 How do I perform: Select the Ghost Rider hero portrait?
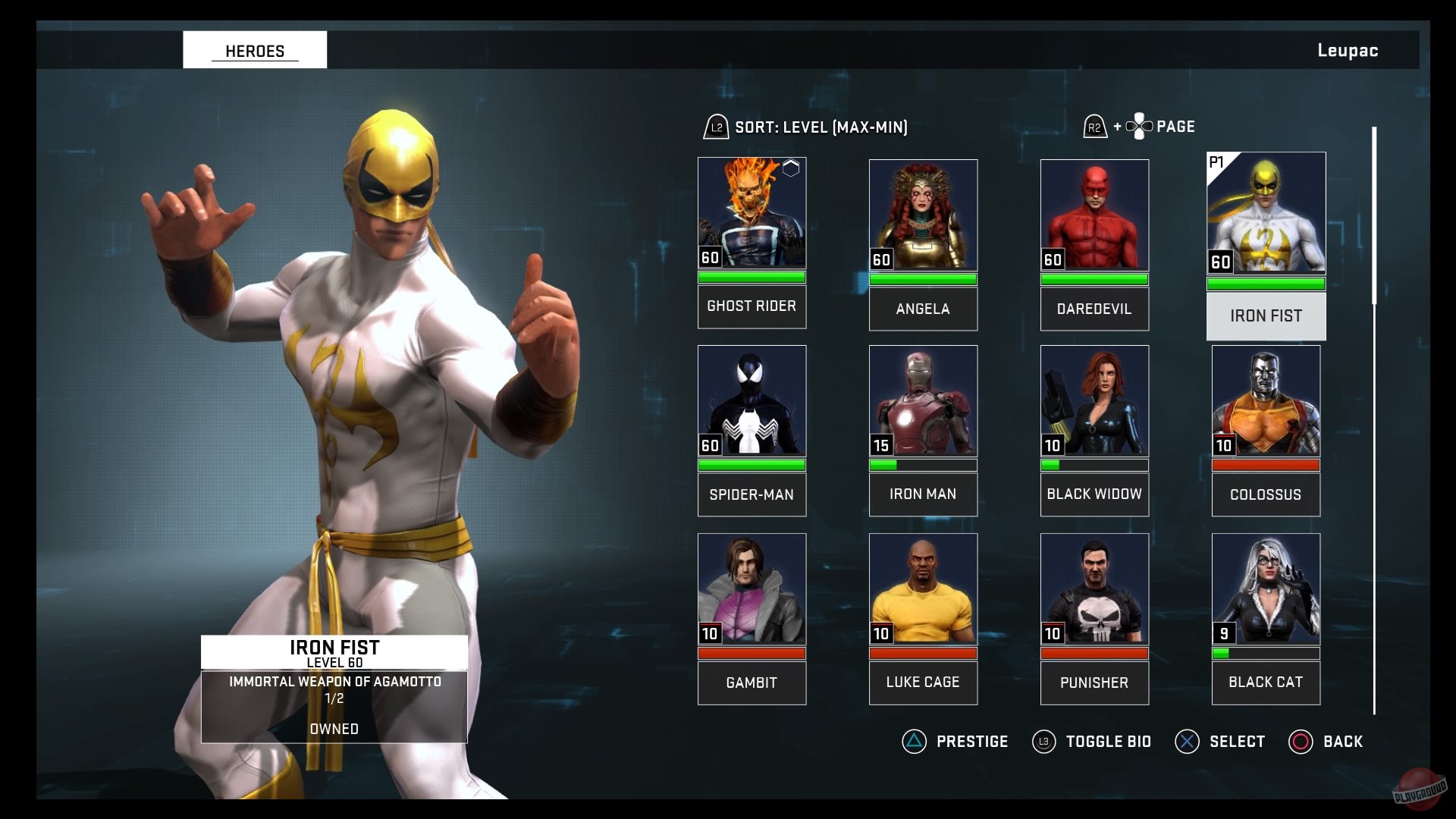click(x=752, y=215)
